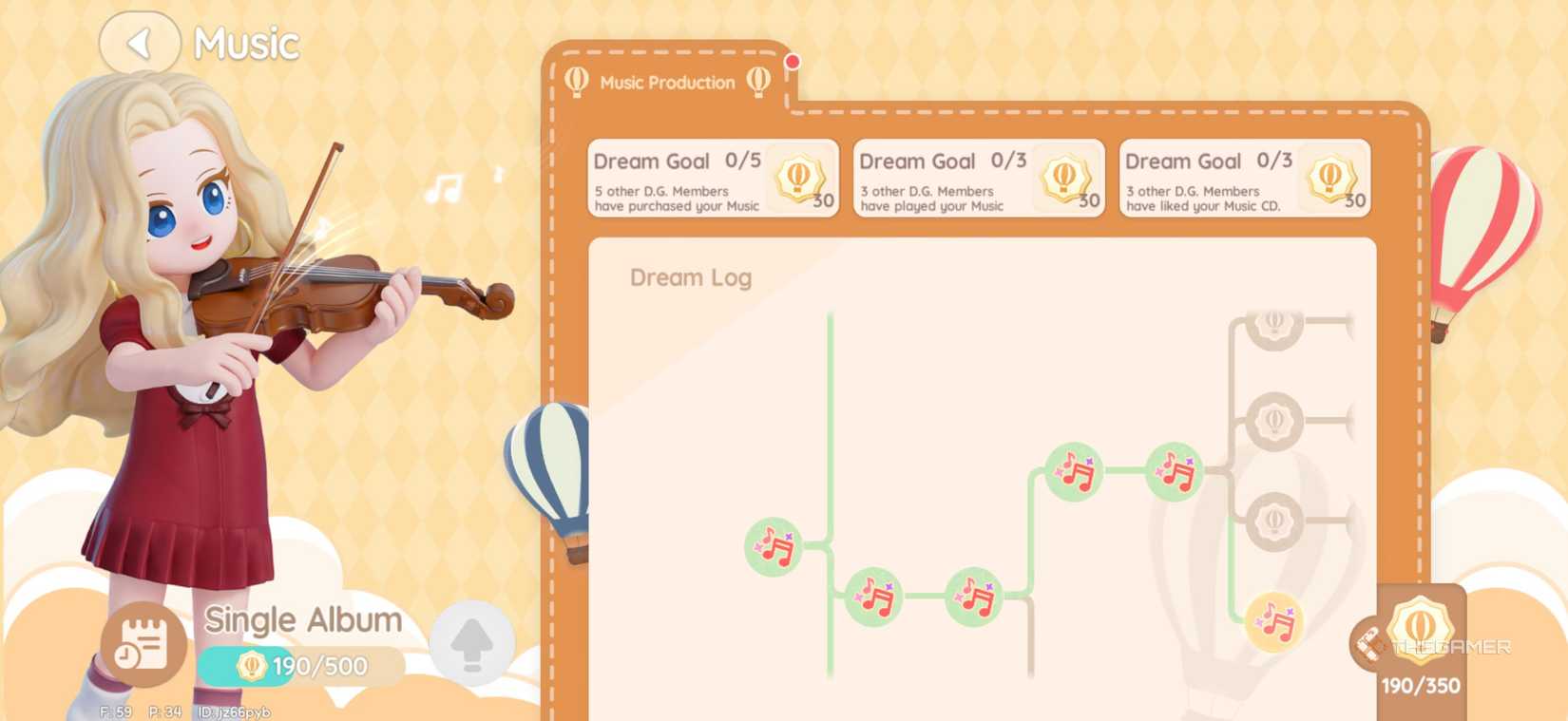Select the rightmost green music note node
Screen dimensions: 1568x721
1173,469
